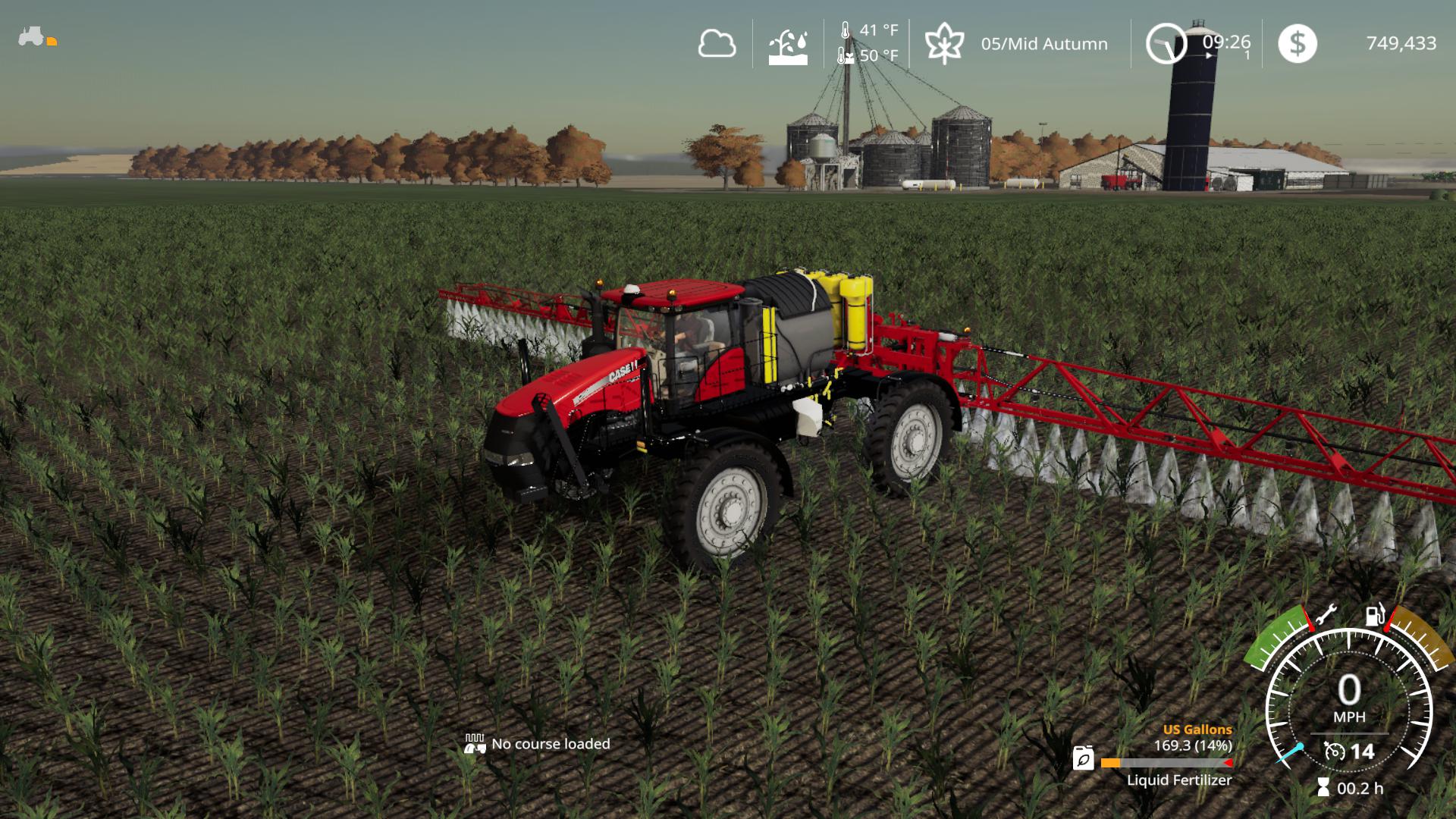Click the hourglass operating hours icon
The width and height of the screenshot is (1456, 819).
(x=1323, y=788)
